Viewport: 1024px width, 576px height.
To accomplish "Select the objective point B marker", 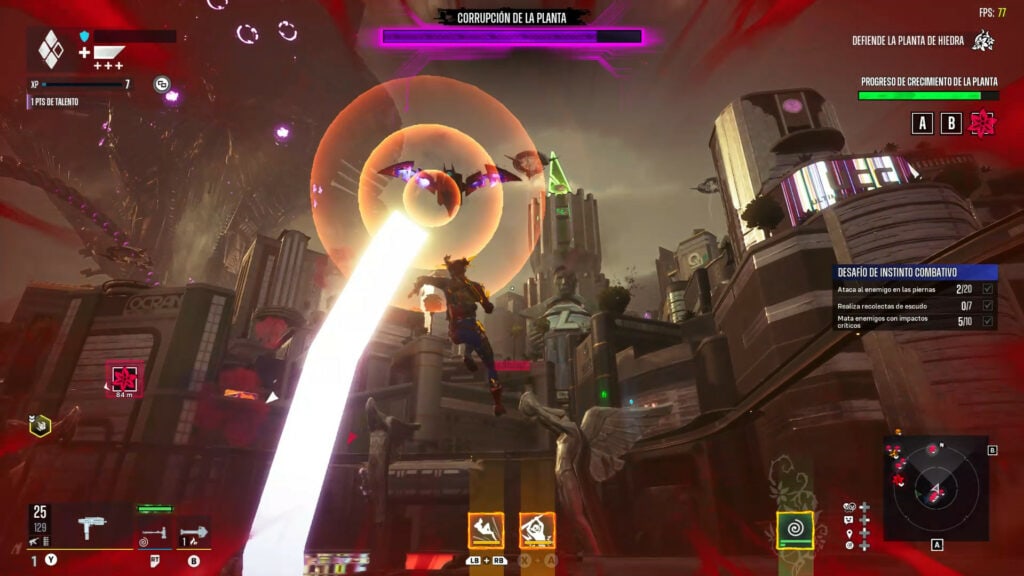I will [952, 123].
